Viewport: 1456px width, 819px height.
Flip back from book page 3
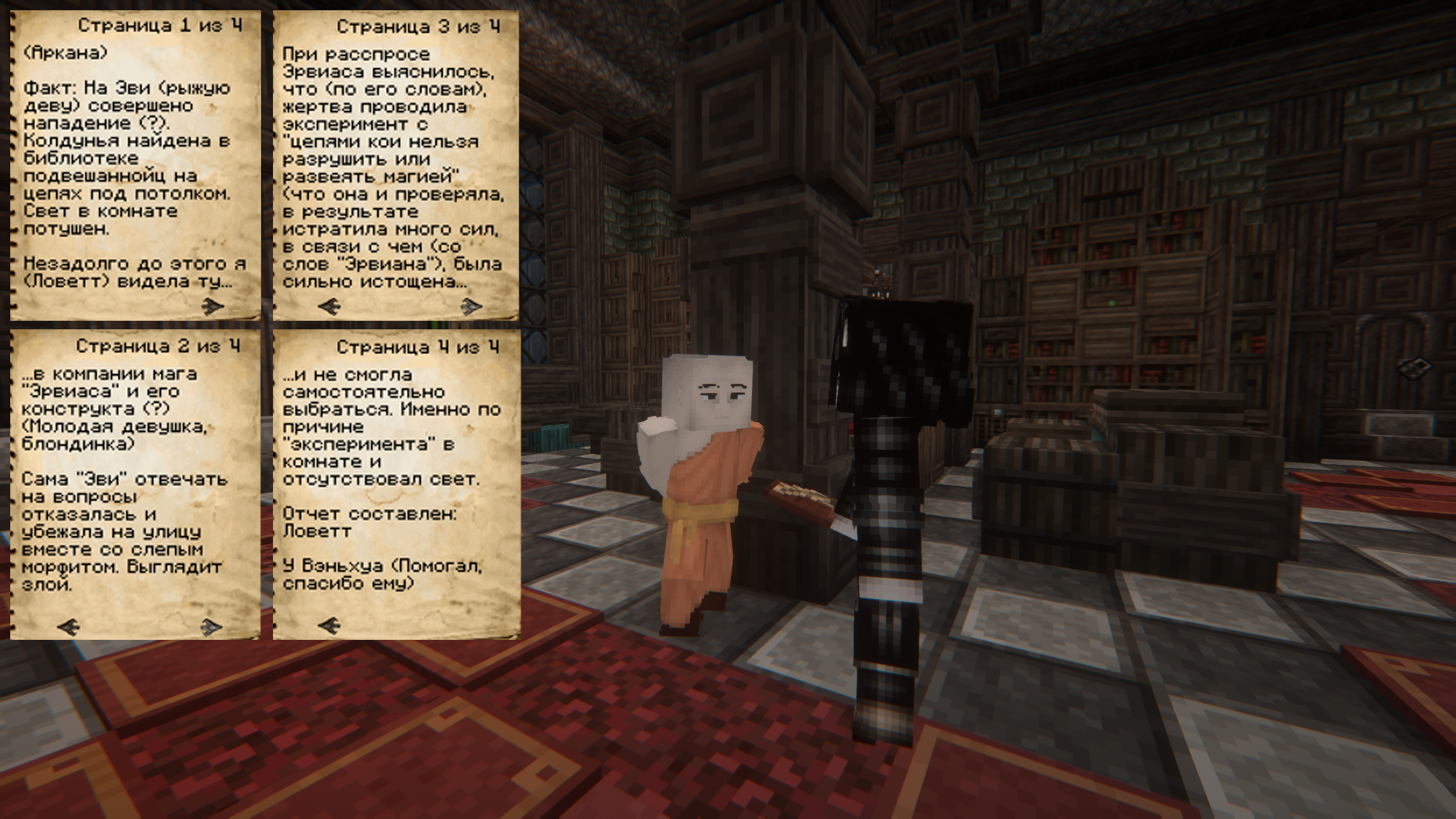[329, 307]
